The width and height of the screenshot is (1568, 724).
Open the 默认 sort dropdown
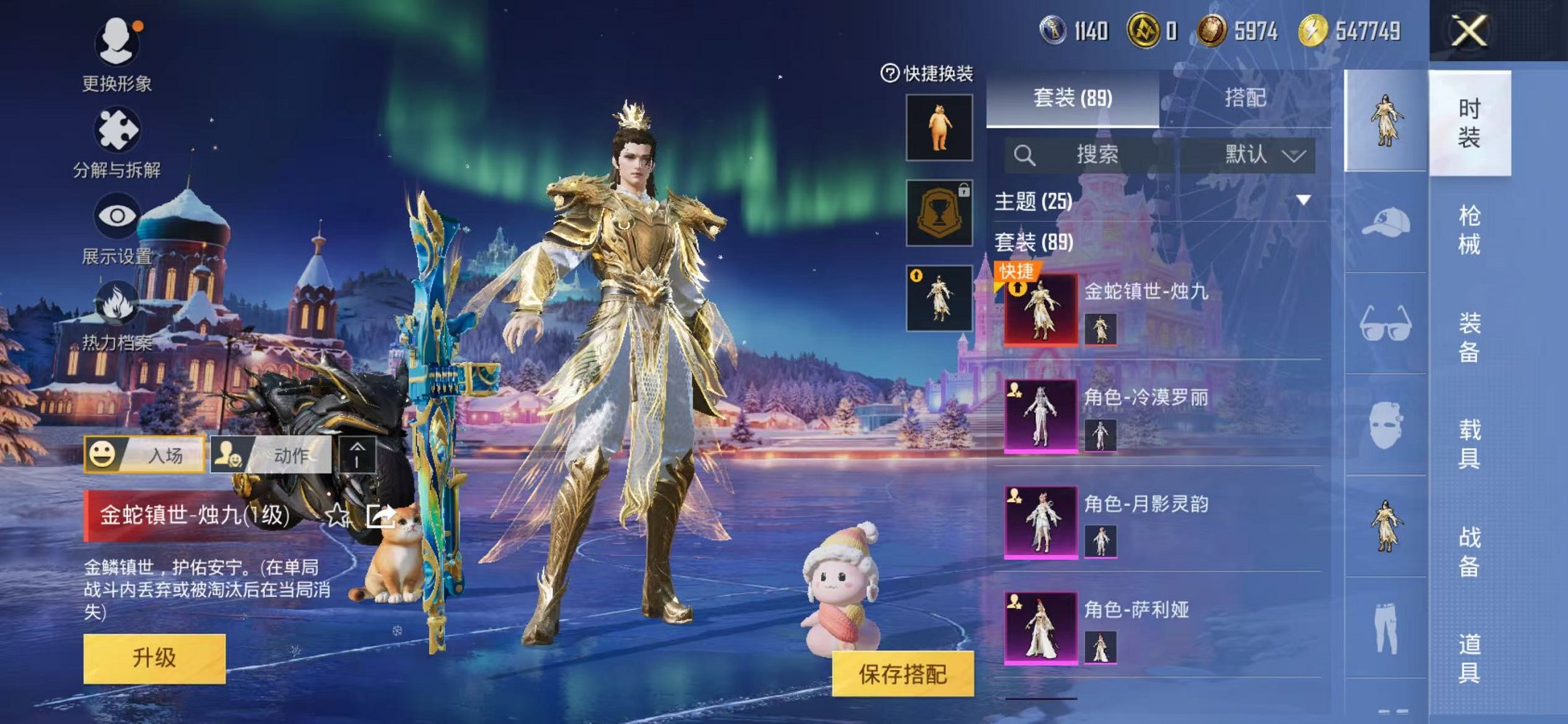click(x=1251, y=155)
